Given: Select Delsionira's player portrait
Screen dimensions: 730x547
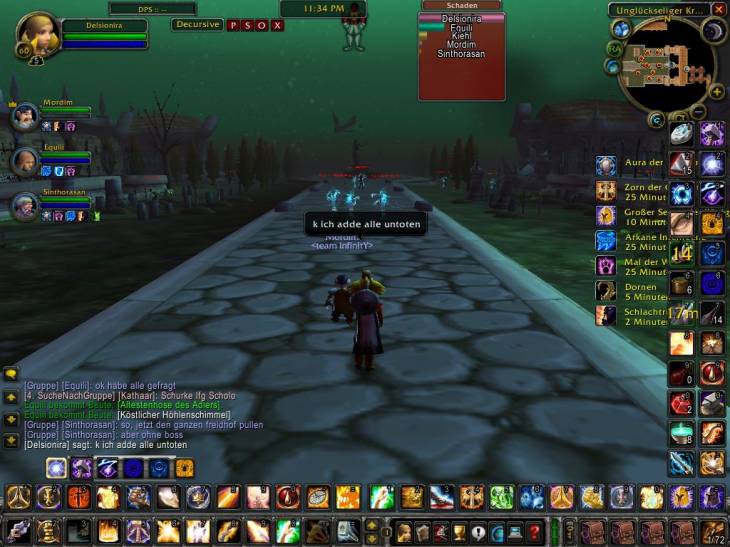Looking at the screenshot, I should point(37,35).
